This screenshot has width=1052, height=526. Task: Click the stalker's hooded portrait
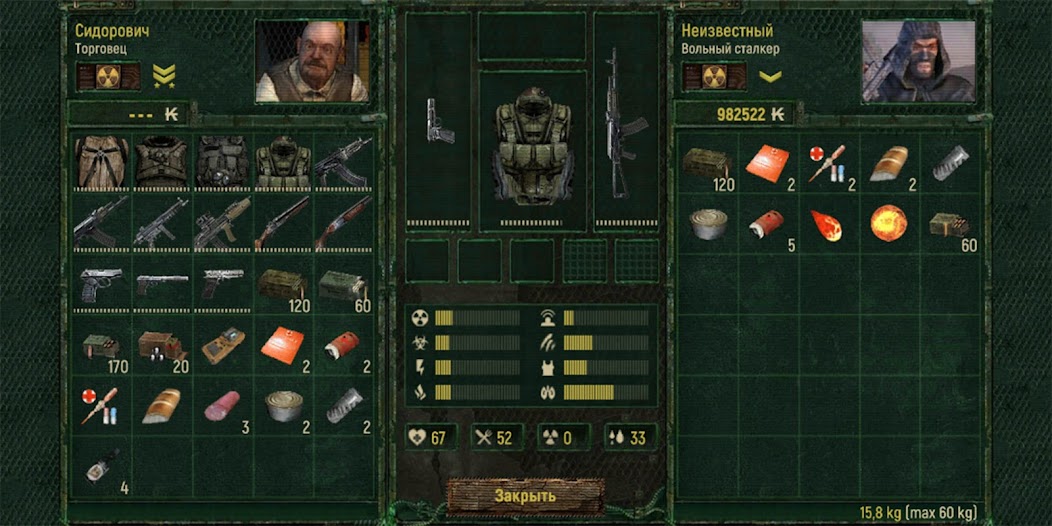click(919, 61)
